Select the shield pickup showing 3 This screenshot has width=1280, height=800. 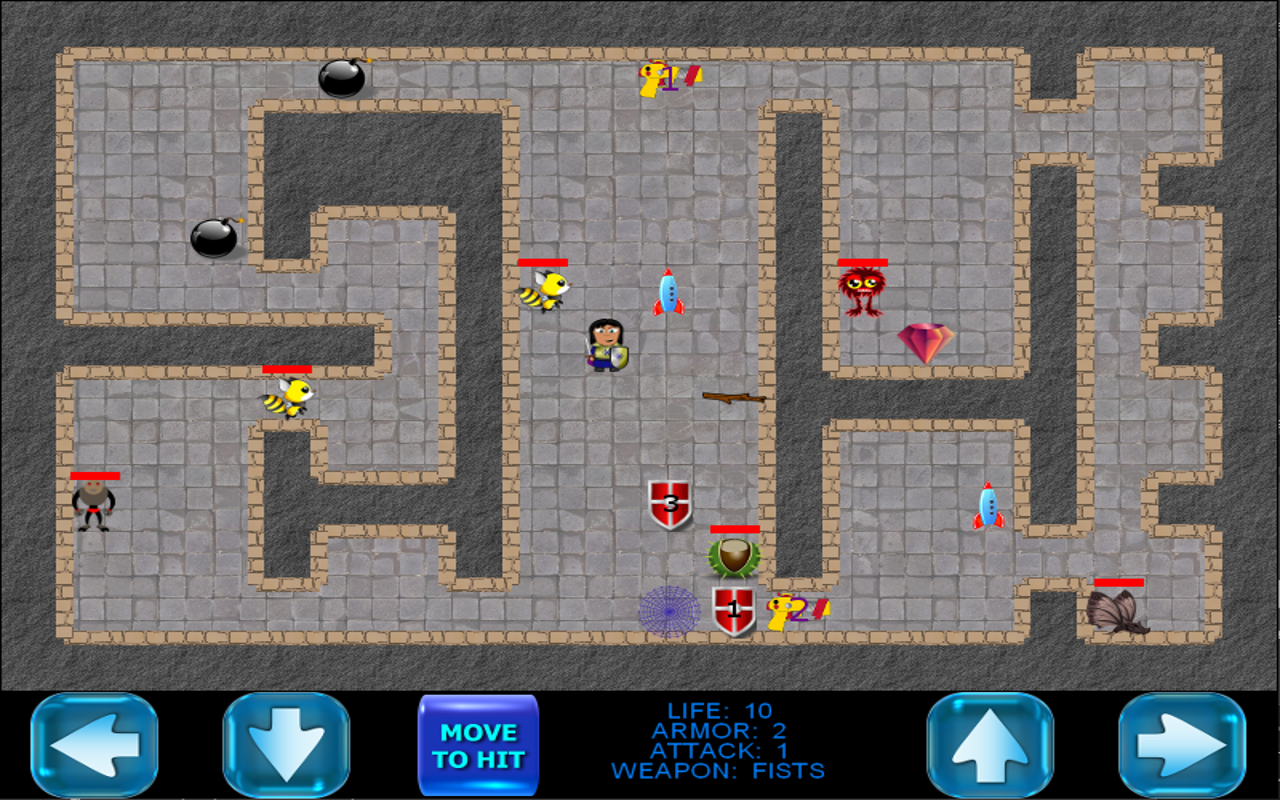(x=672, y=505)
